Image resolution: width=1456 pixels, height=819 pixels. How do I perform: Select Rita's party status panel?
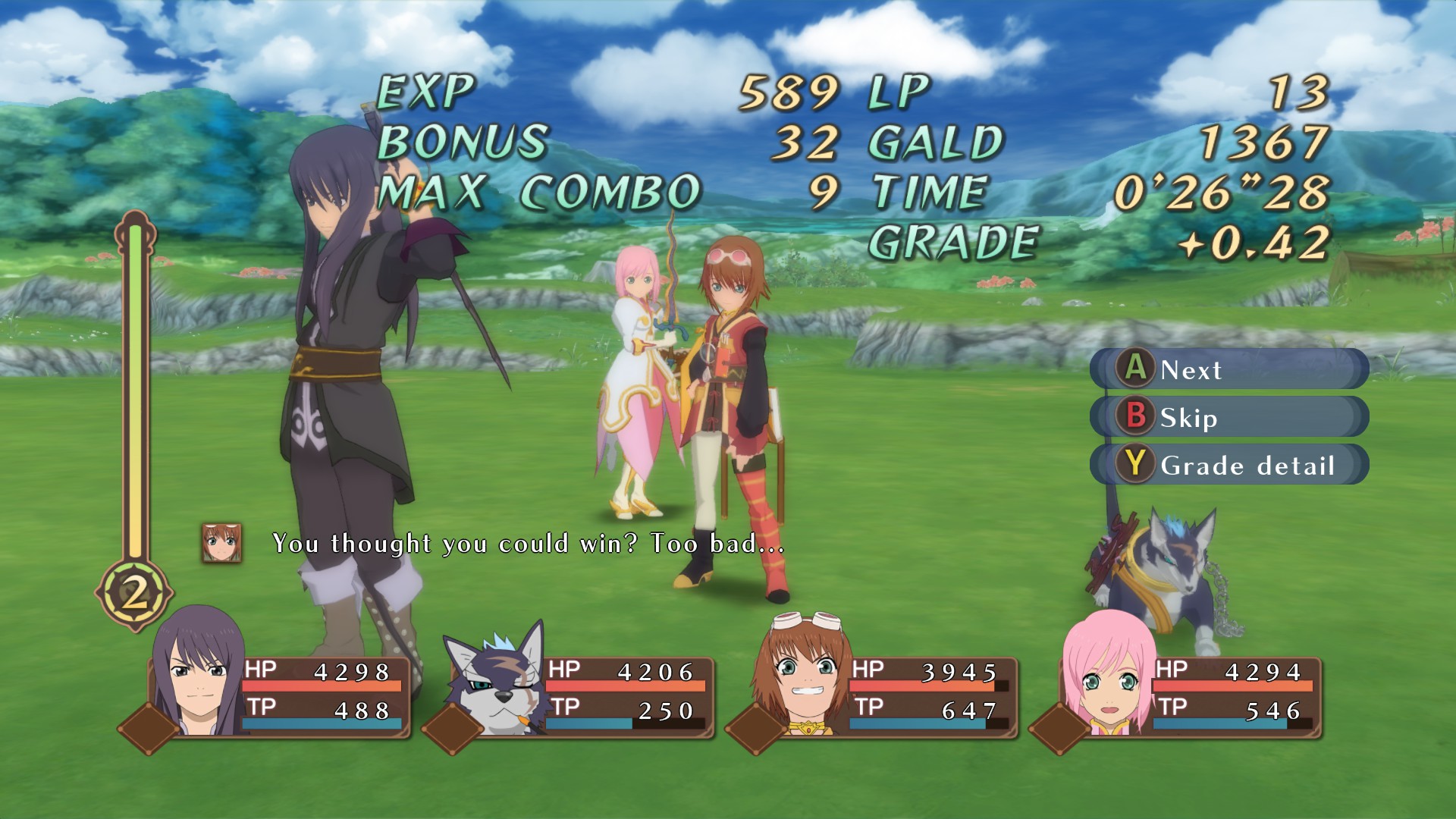point(887,692)
